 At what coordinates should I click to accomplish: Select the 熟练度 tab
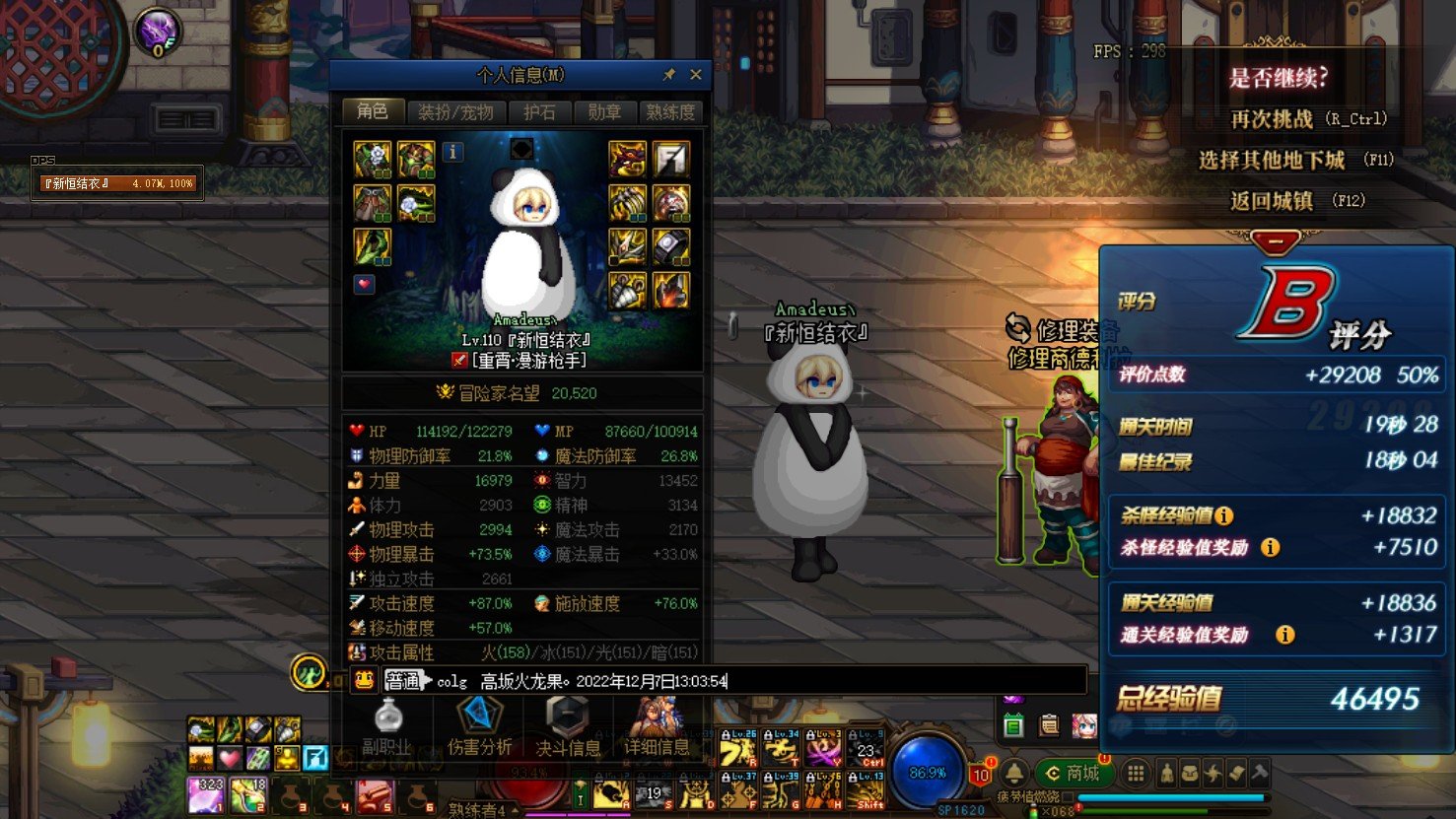(670, 112)
